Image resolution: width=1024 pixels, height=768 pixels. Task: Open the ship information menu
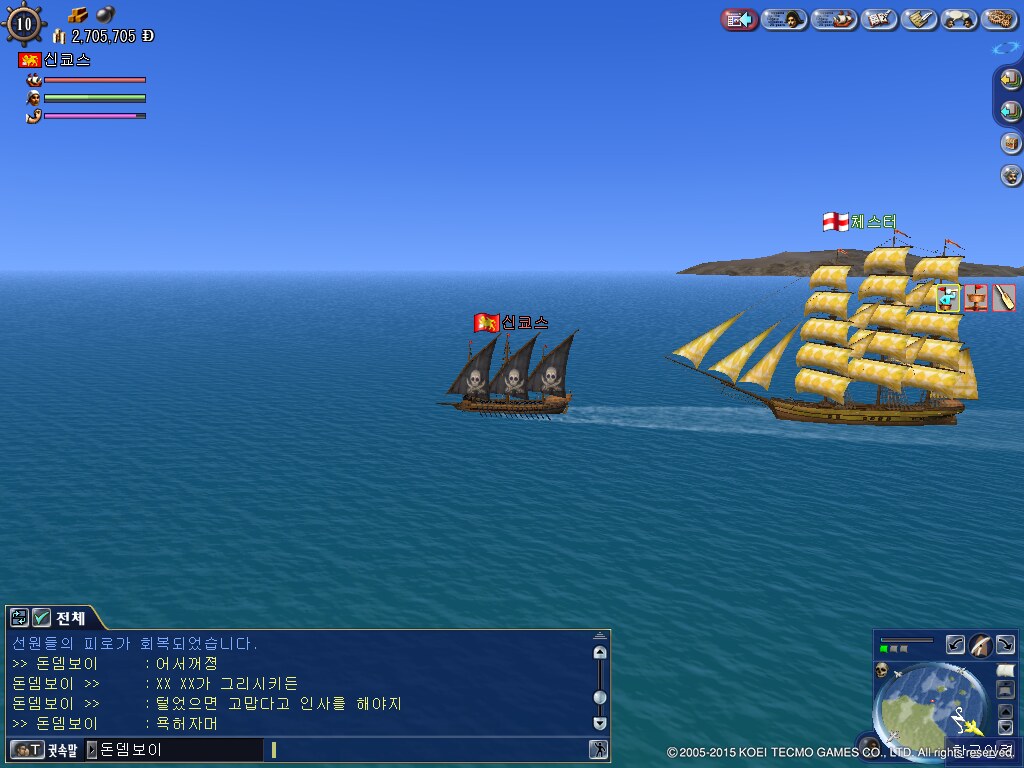coord(834,19)
